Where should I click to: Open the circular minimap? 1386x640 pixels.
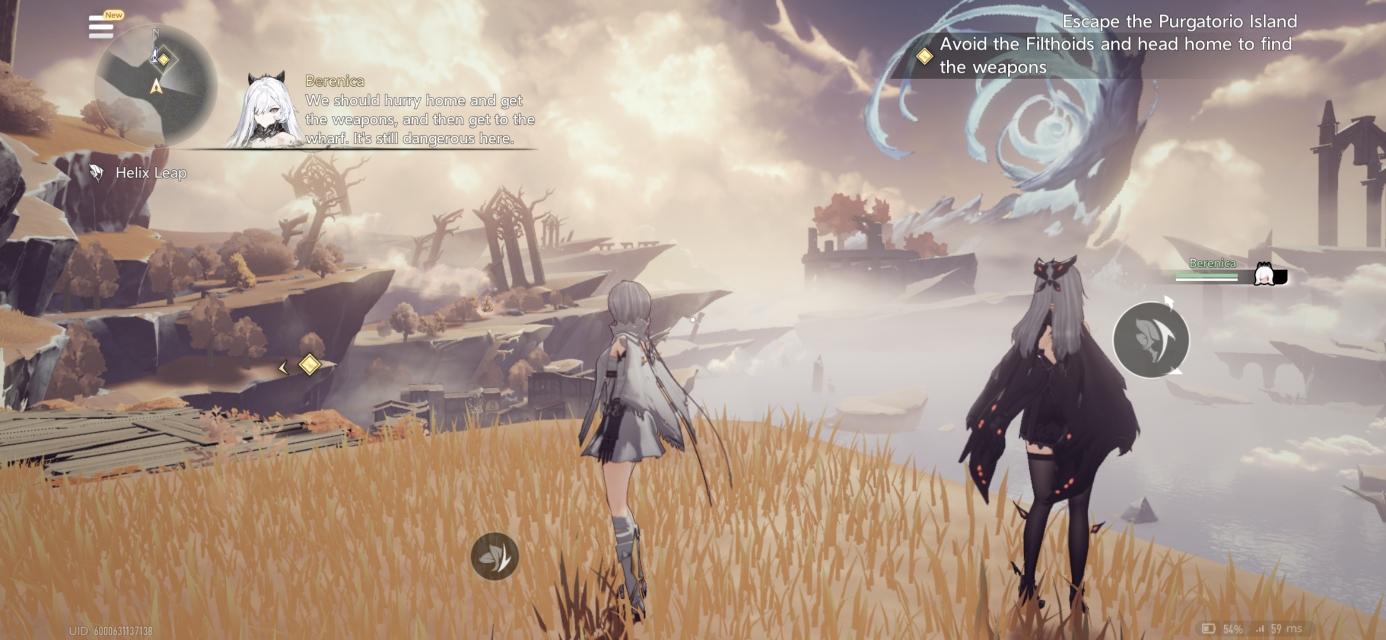click(x=156, y=84)
